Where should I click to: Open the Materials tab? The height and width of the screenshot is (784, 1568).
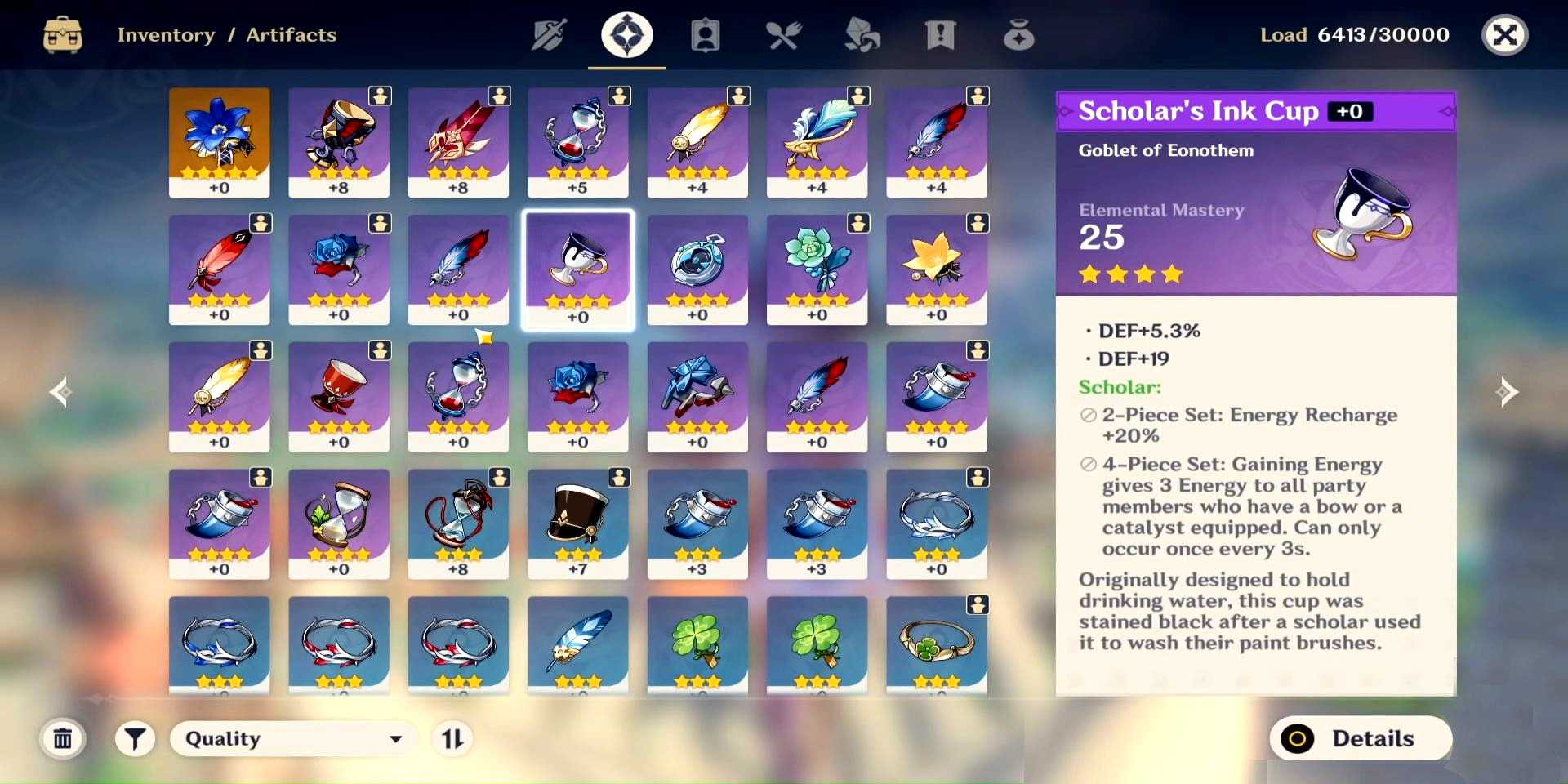tap(862, 35)
